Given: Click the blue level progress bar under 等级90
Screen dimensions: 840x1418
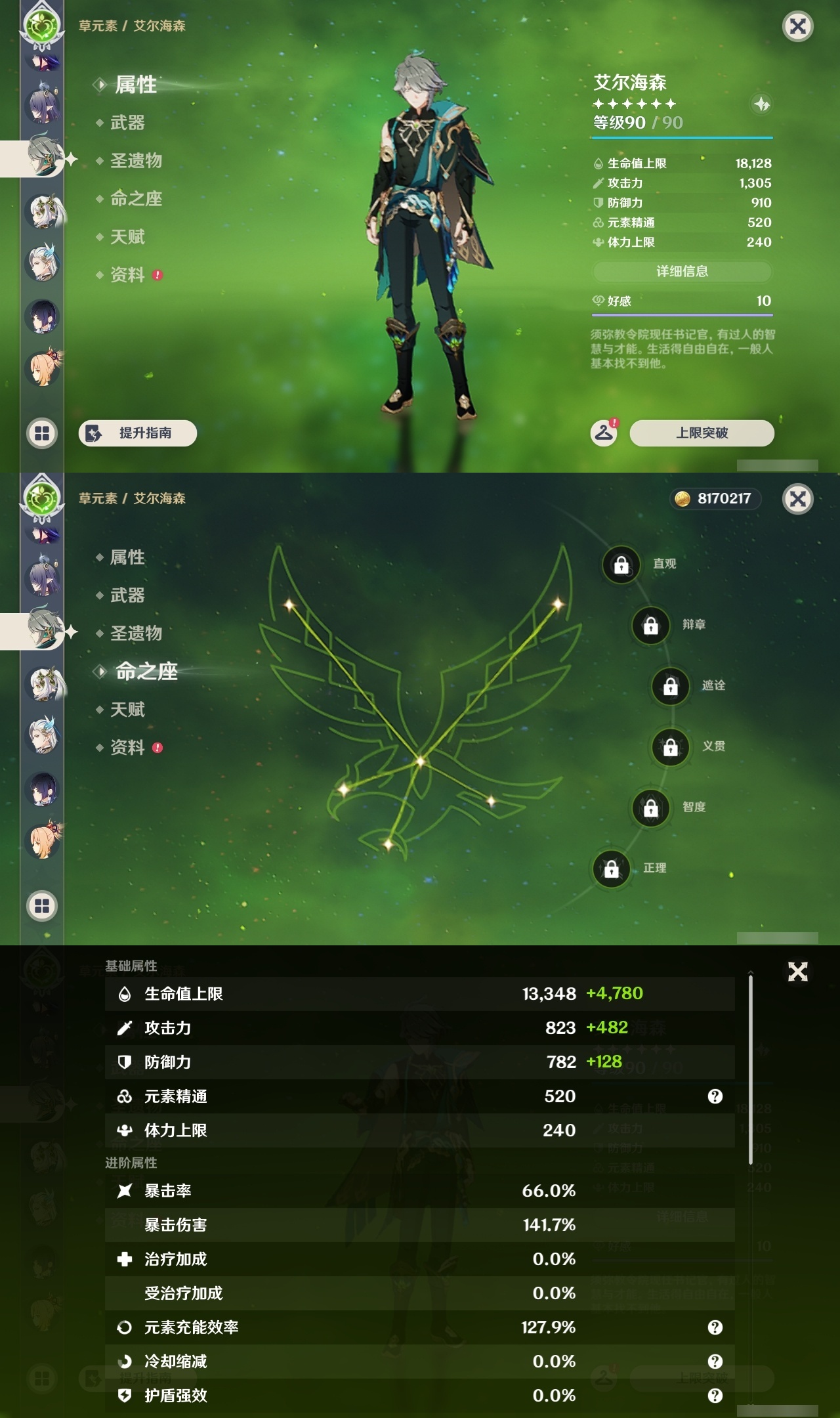Looking at the screenshot, I should pyautogui.click(x=682, y=137).
